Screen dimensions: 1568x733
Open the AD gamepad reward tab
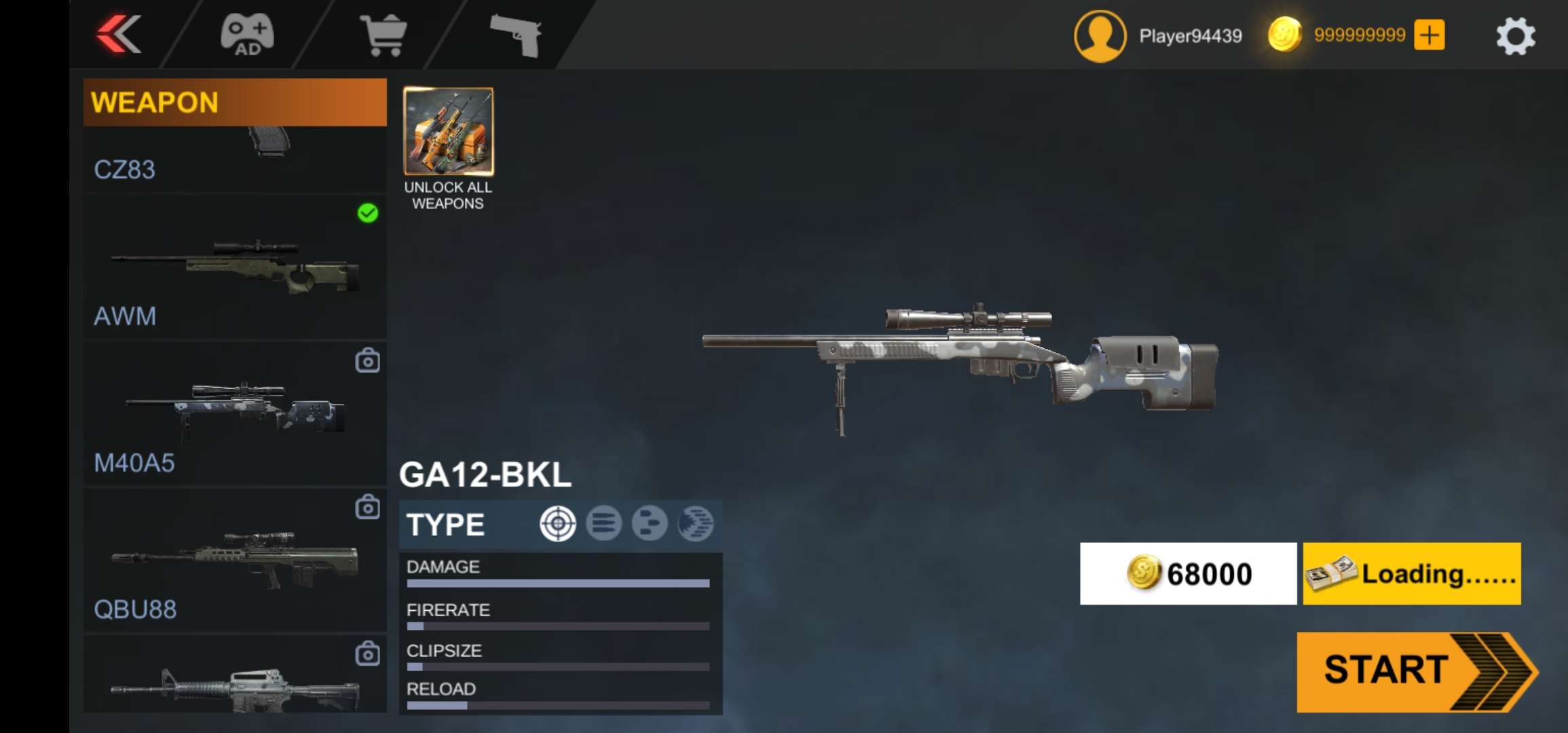point(247,35)
